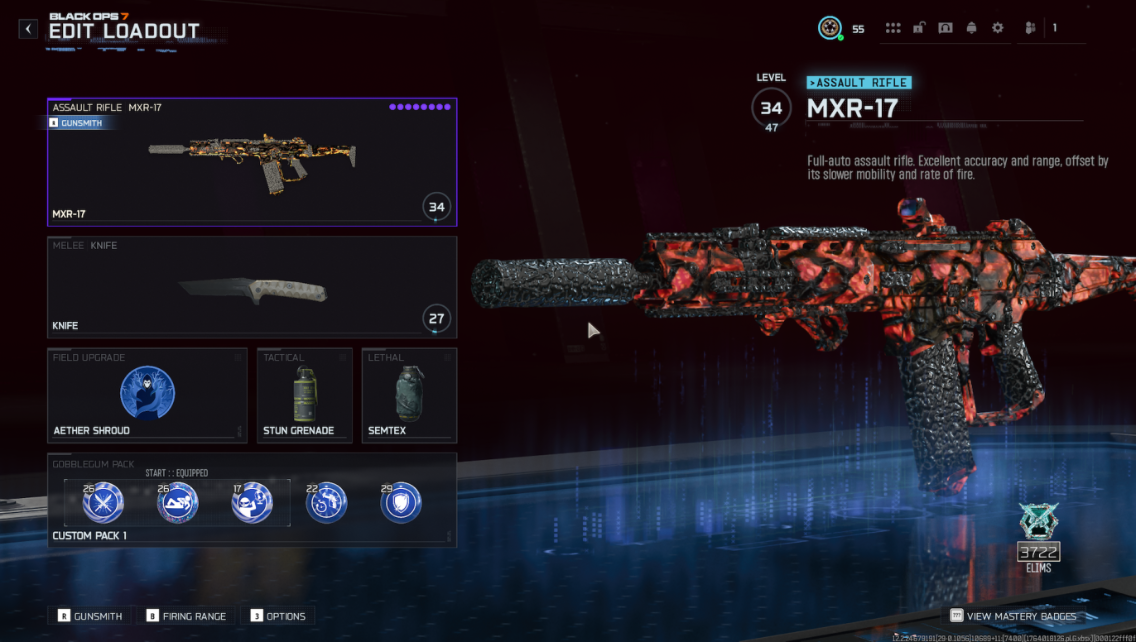The width and height of the screenshot is (1136, 642).
Task: Open the settings gear icon
Action: [997, 28]
